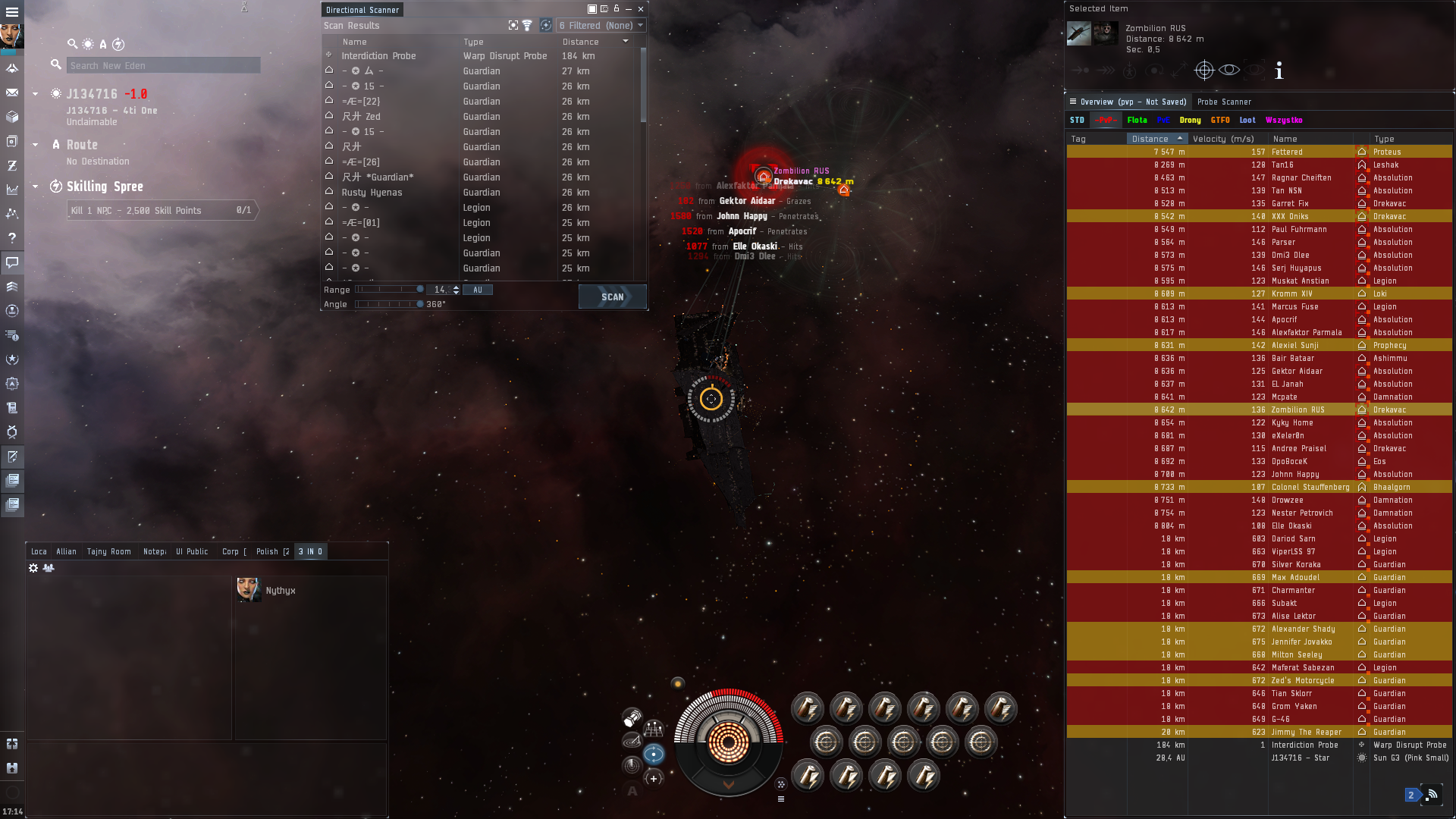Image resolution: width=1456 pixels, height=819 pixels.
Task: Open the scanner filter dropdown
Action: point(601,25)
